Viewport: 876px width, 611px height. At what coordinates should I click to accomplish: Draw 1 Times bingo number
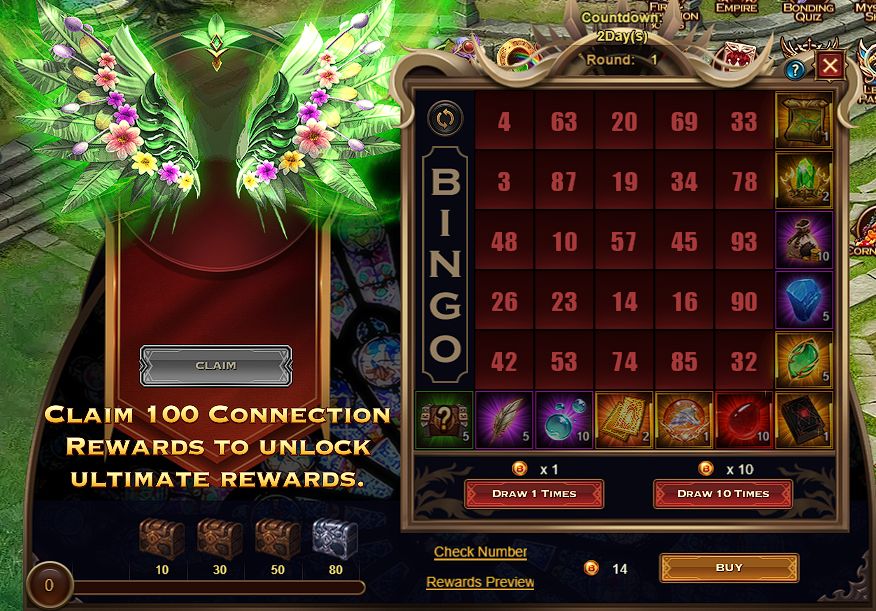tap(533, 494)
